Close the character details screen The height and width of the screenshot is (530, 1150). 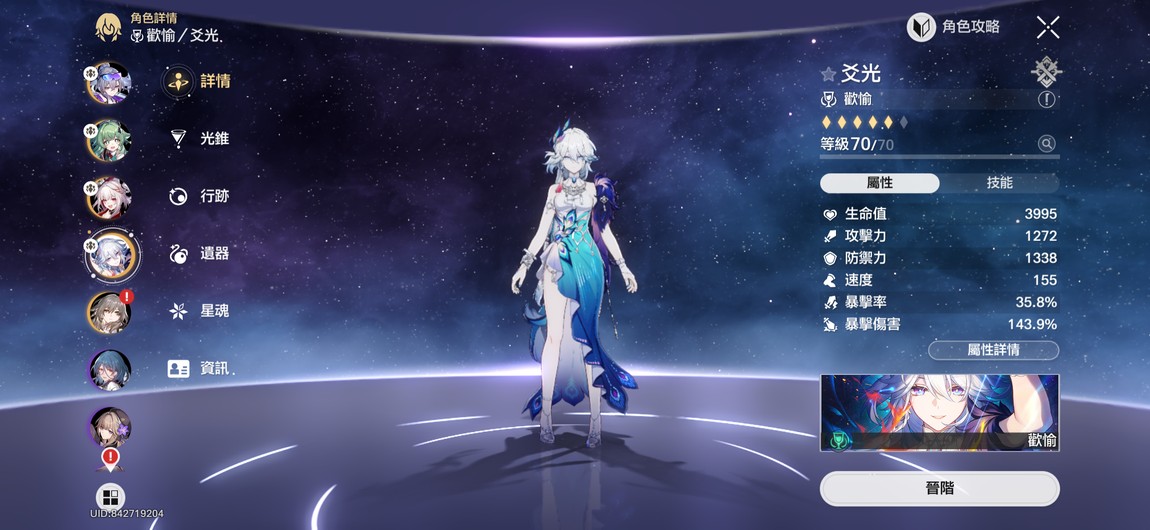click(1047, 27)
